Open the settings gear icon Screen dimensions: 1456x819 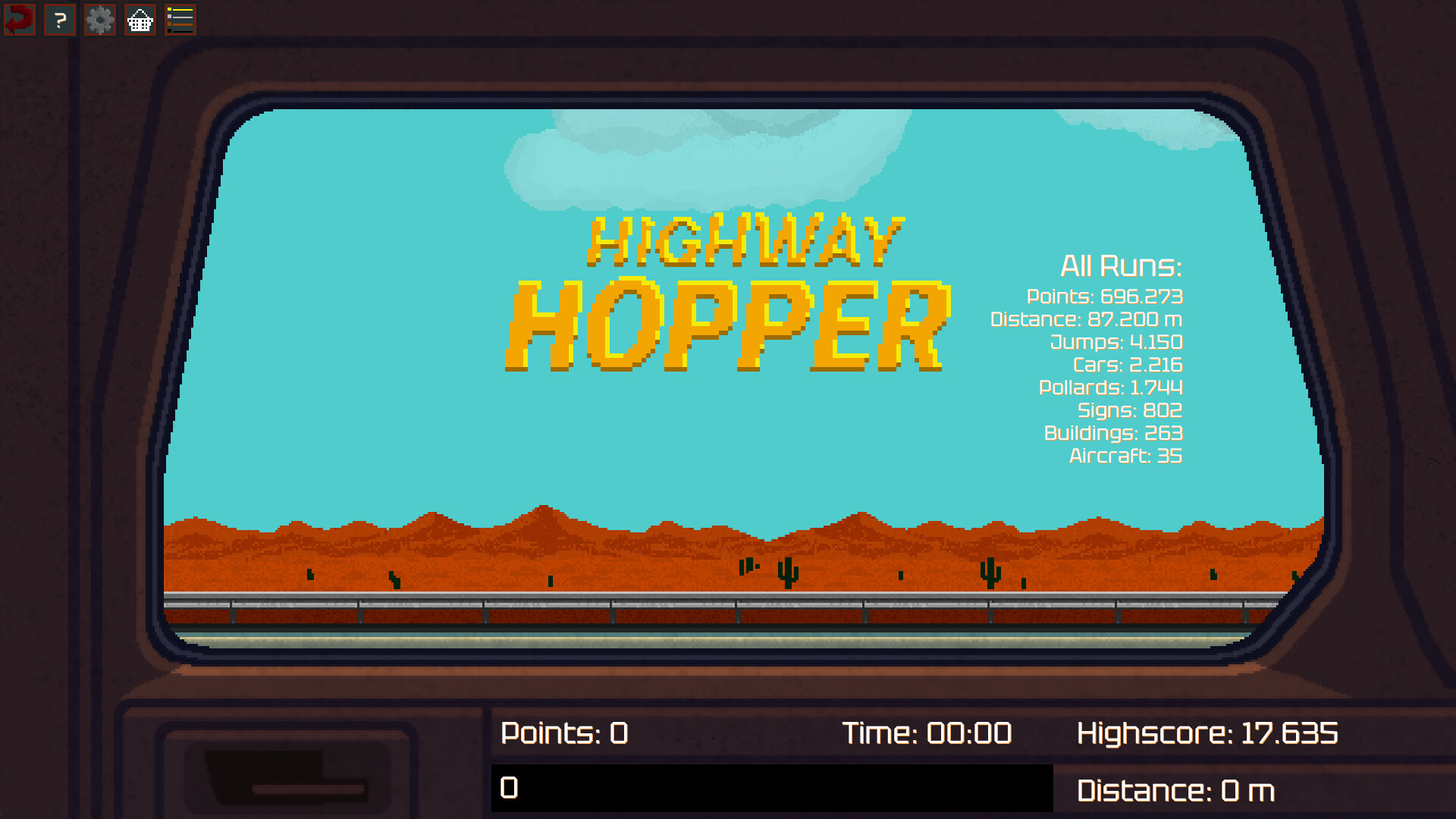(x=99, y=20)
